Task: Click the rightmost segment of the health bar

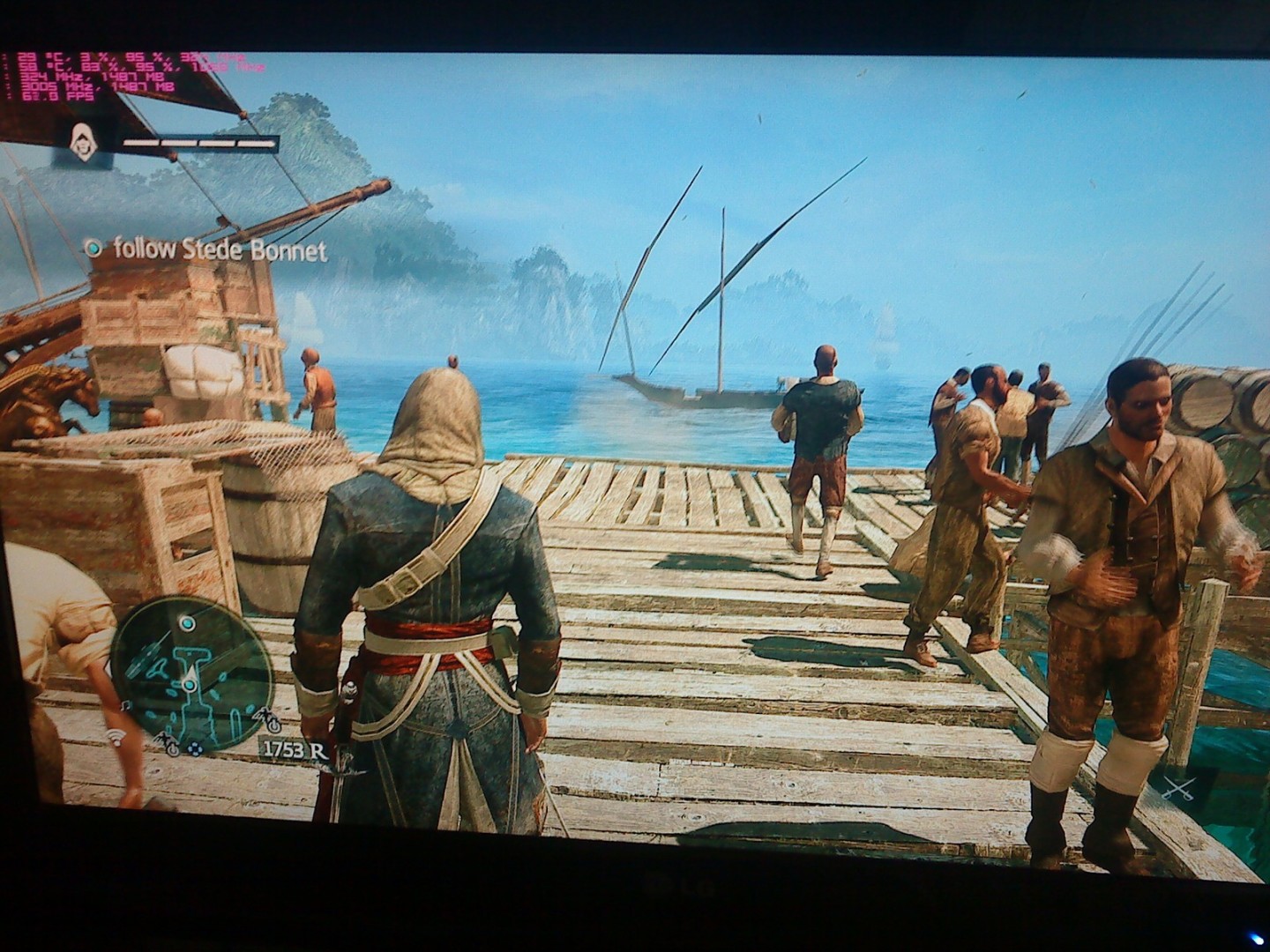Action: pyautogui.click(x=258, y=143)
